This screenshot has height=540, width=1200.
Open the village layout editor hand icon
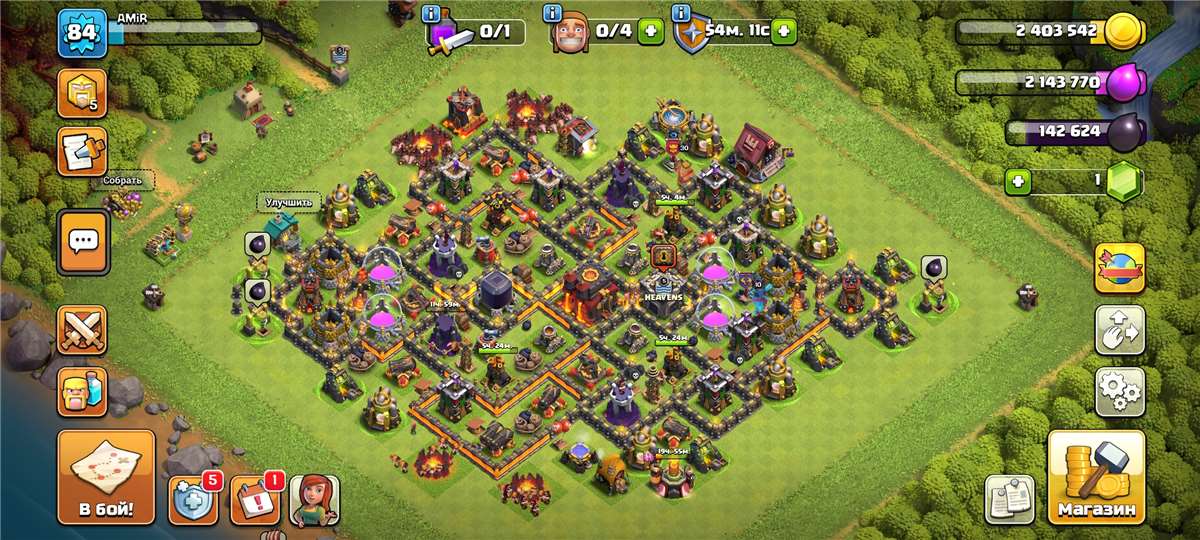pyautogui.click(x=1119, y=330)
